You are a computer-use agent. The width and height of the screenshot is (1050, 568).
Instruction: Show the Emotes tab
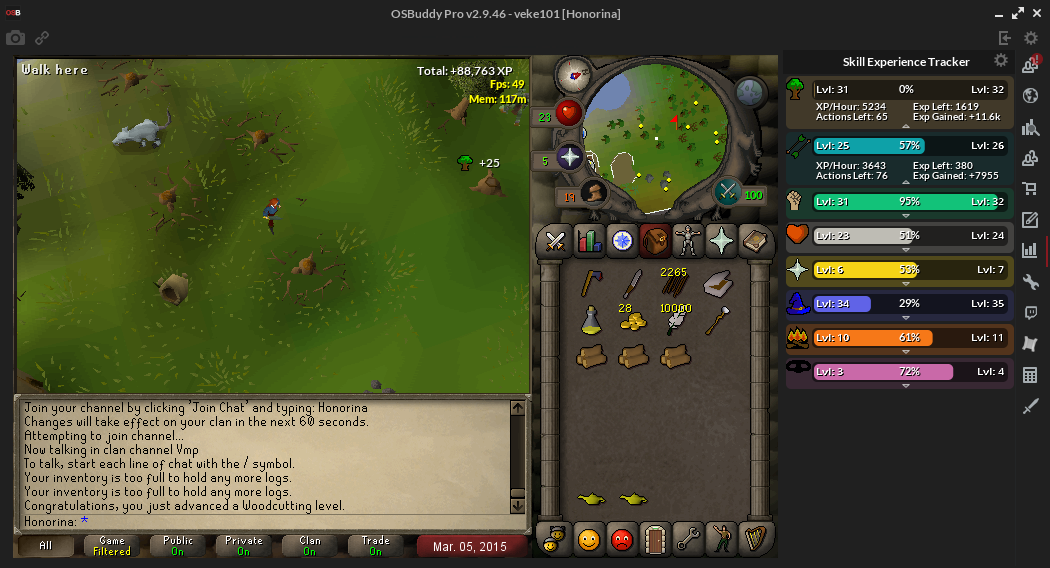pos(720,540)
